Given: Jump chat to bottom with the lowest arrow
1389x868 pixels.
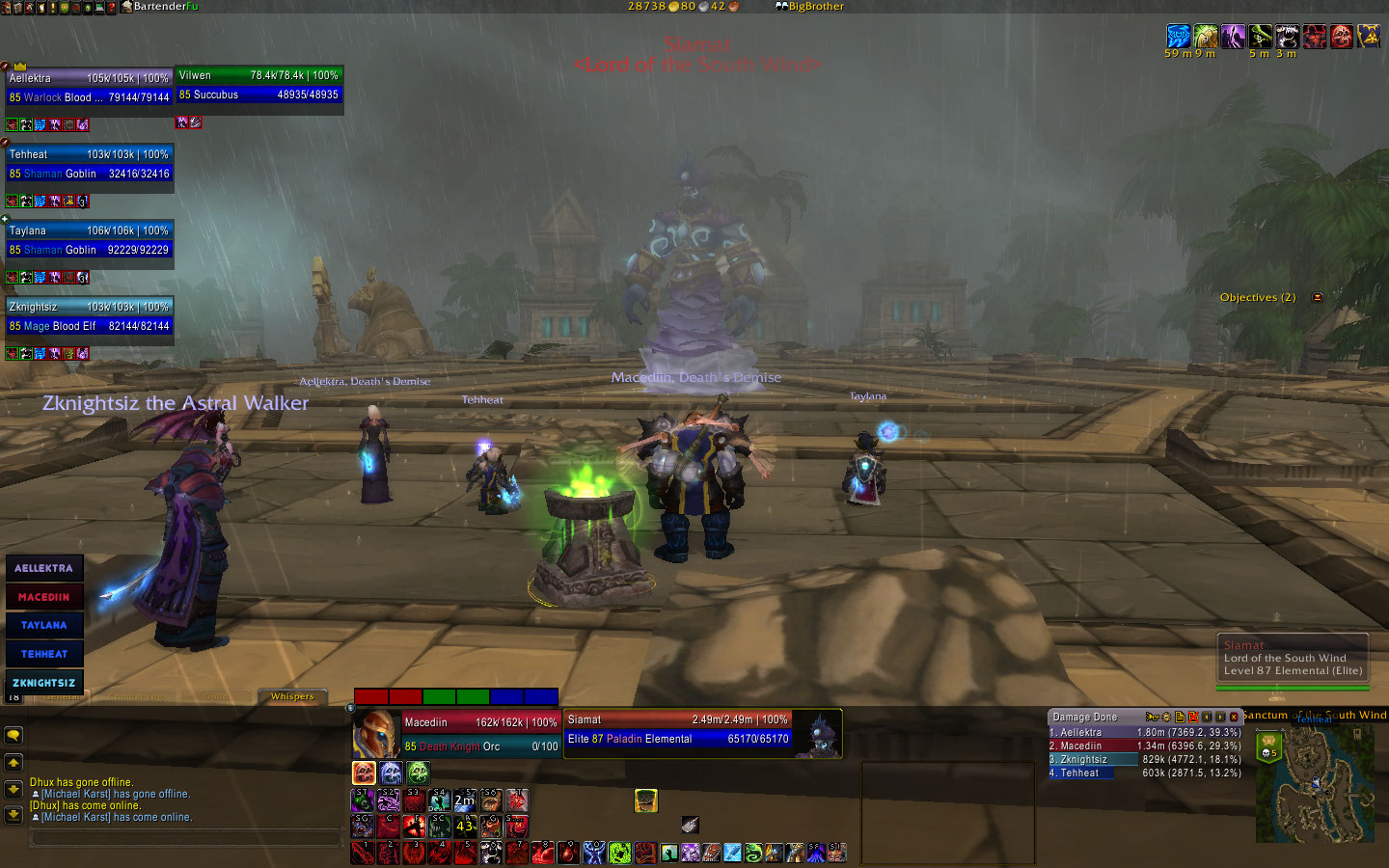Looking at the screenshot, I should 14,815.
